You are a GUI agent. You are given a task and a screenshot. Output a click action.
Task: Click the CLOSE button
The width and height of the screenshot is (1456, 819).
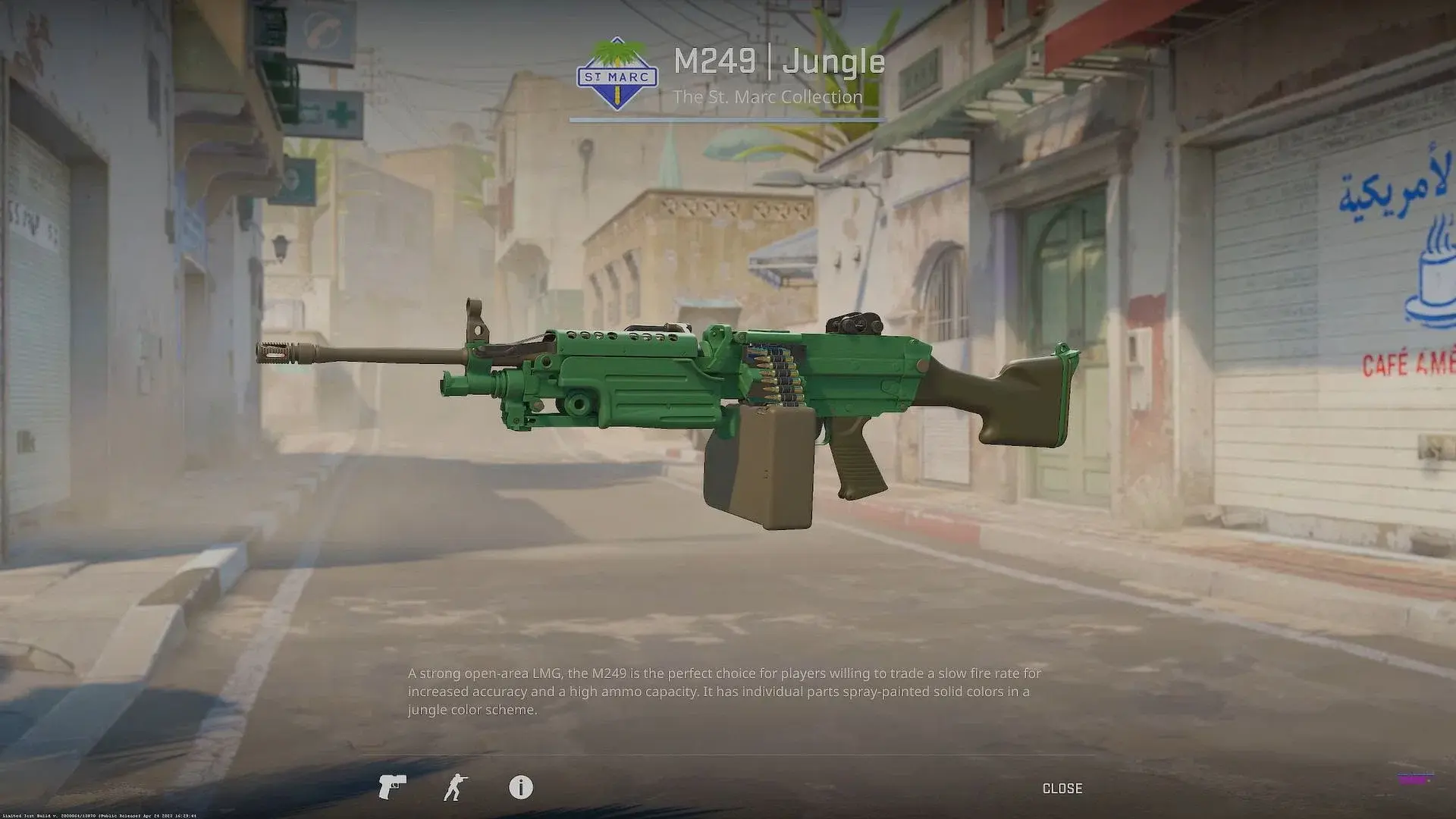pyautogui.click(x=1063, y=789)
